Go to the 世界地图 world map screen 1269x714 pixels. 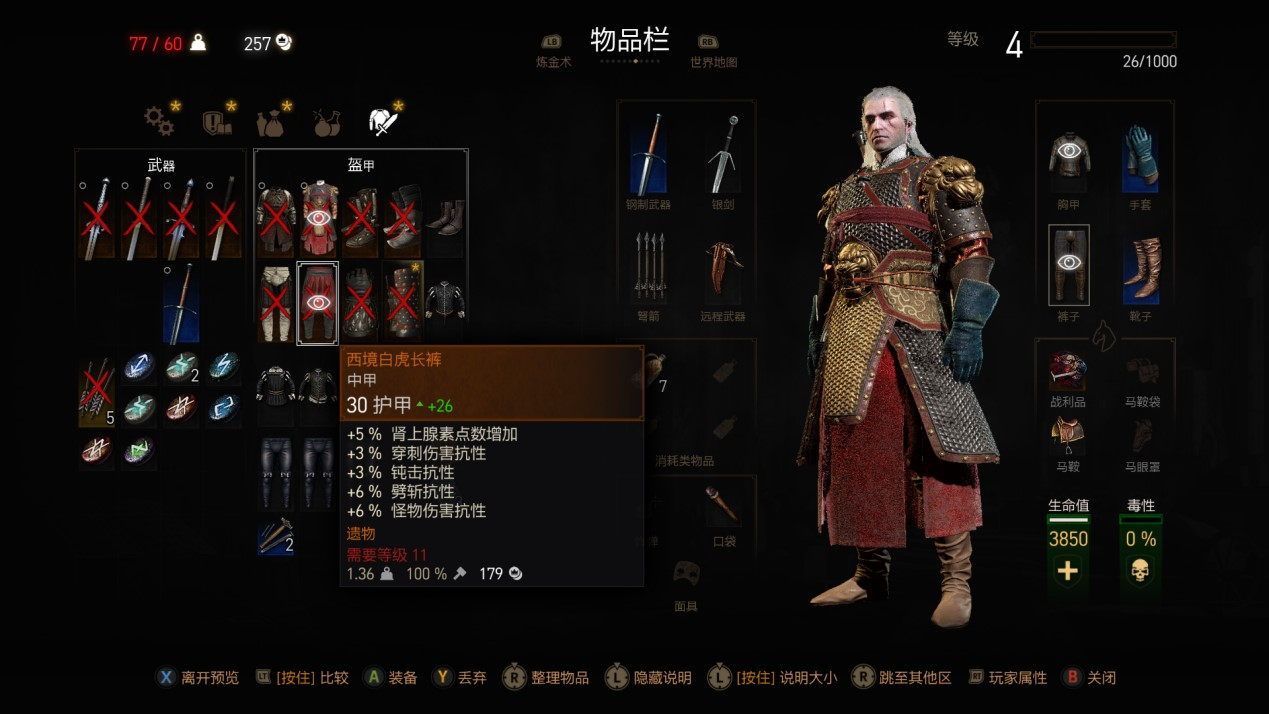713,50
